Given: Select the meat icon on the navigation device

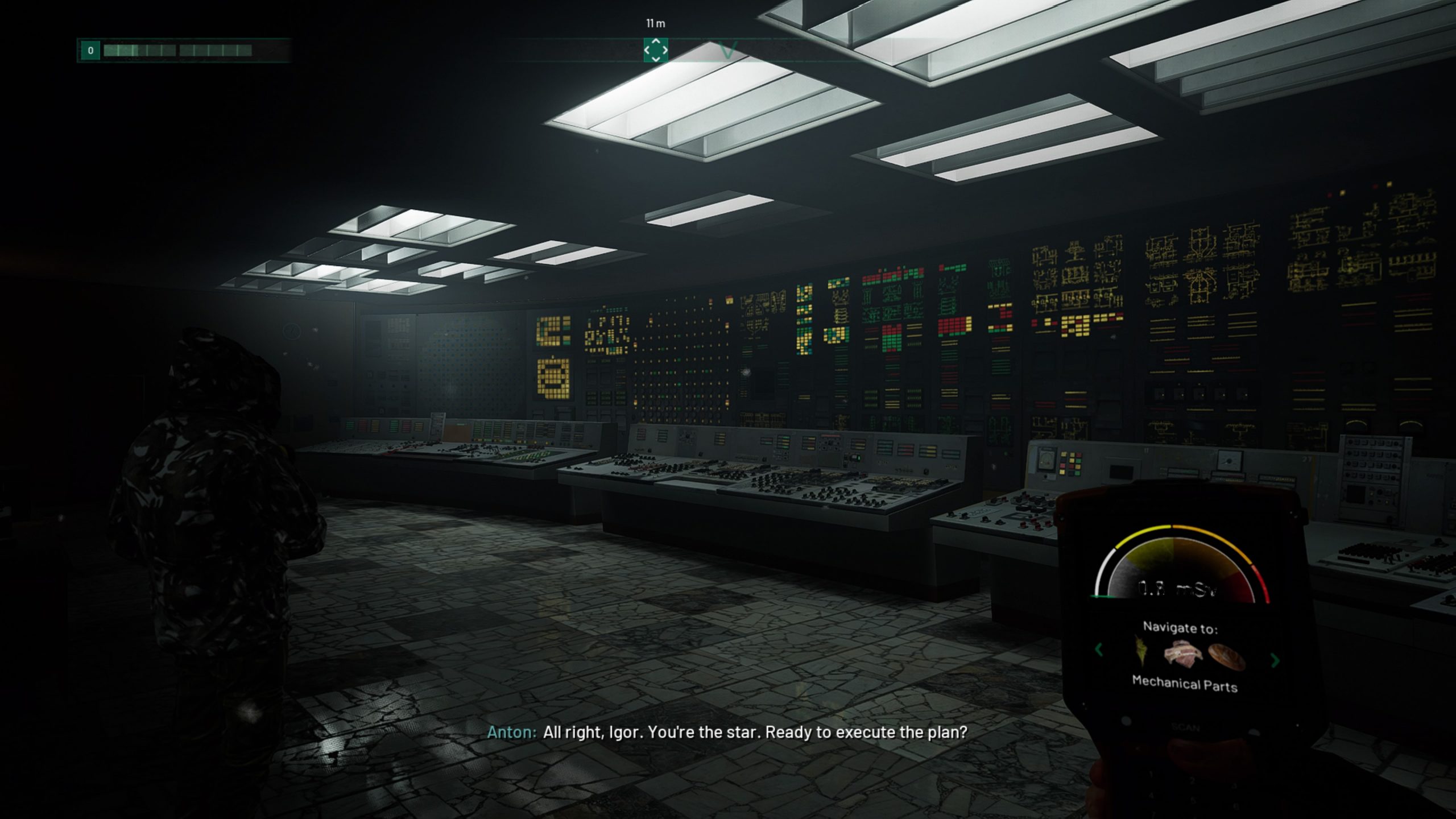Looking at the screenshot, I should pyautogui.click(x=1182, y=652).
